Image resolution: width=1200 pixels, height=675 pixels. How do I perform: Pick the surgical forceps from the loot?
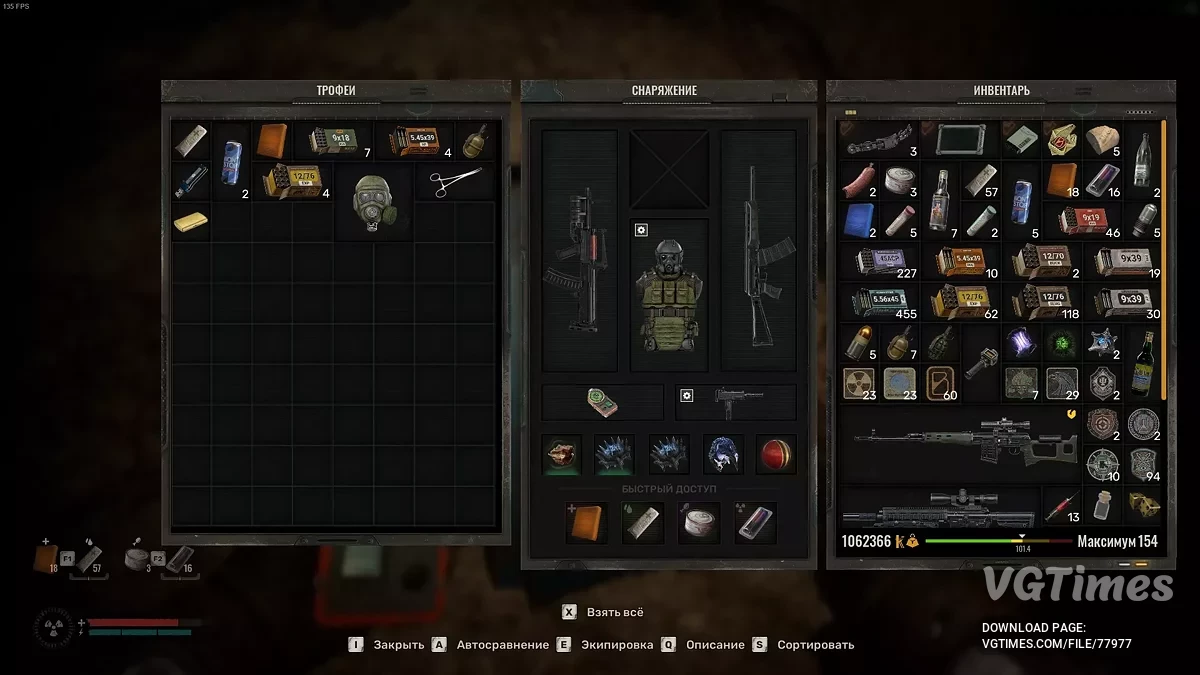(x=455, y=182)
